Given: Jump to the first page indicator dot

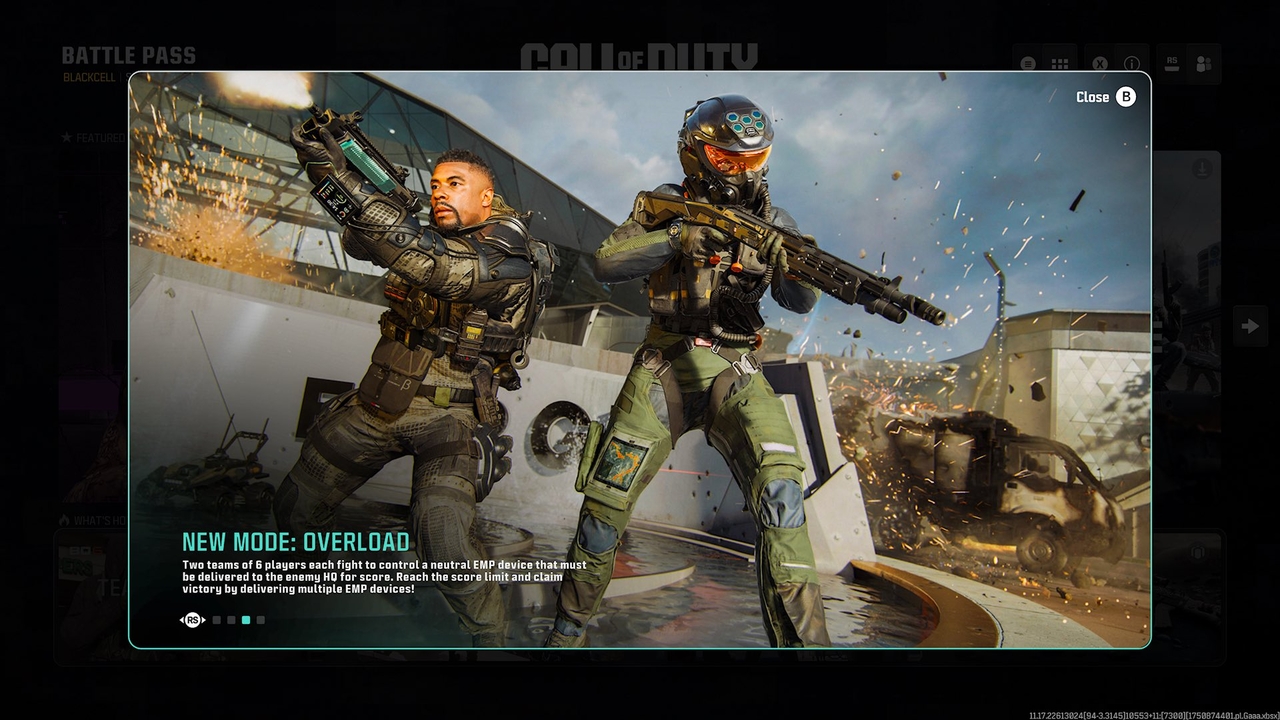Looking at the screenshot, I should (x=217, y=620).
